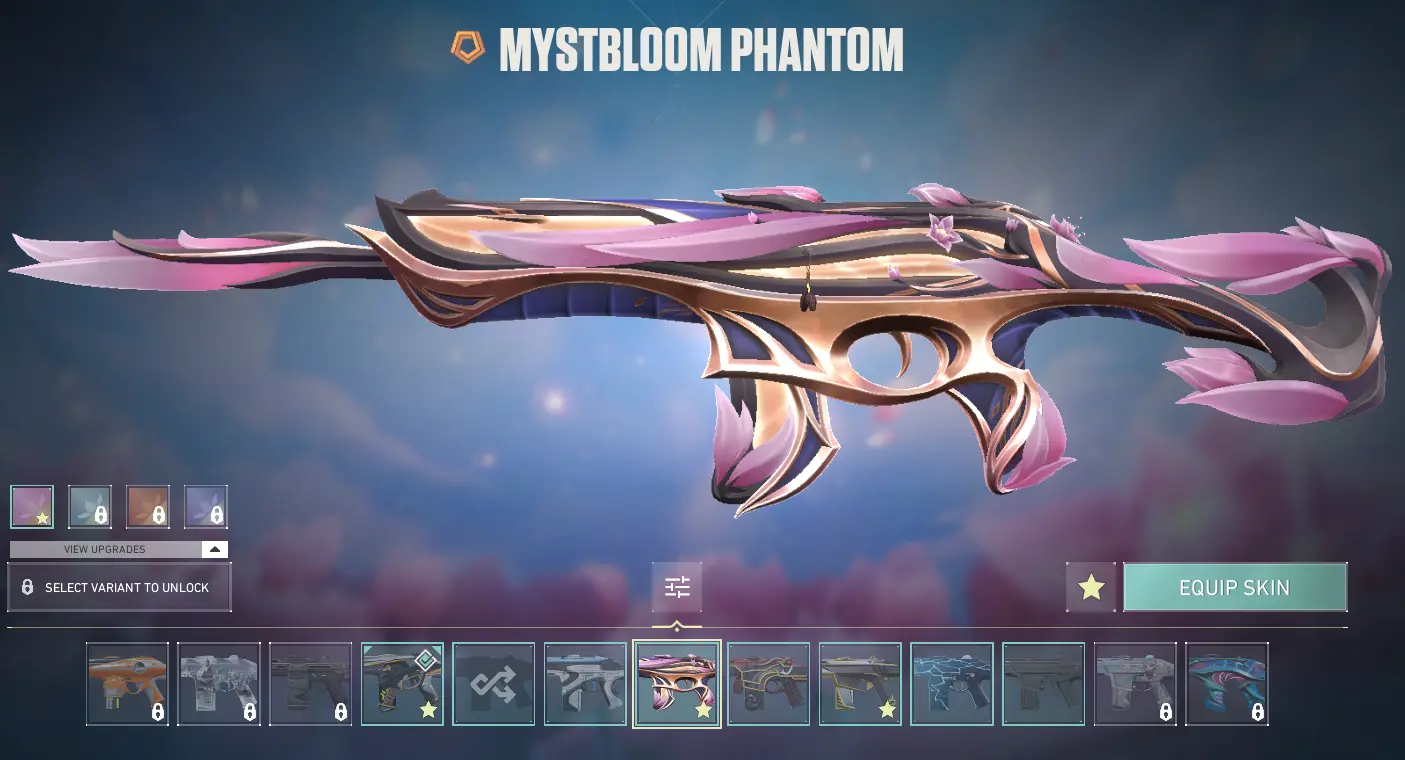
Task: Select the default gray Phantom thumbnail
Action: 1044,684
